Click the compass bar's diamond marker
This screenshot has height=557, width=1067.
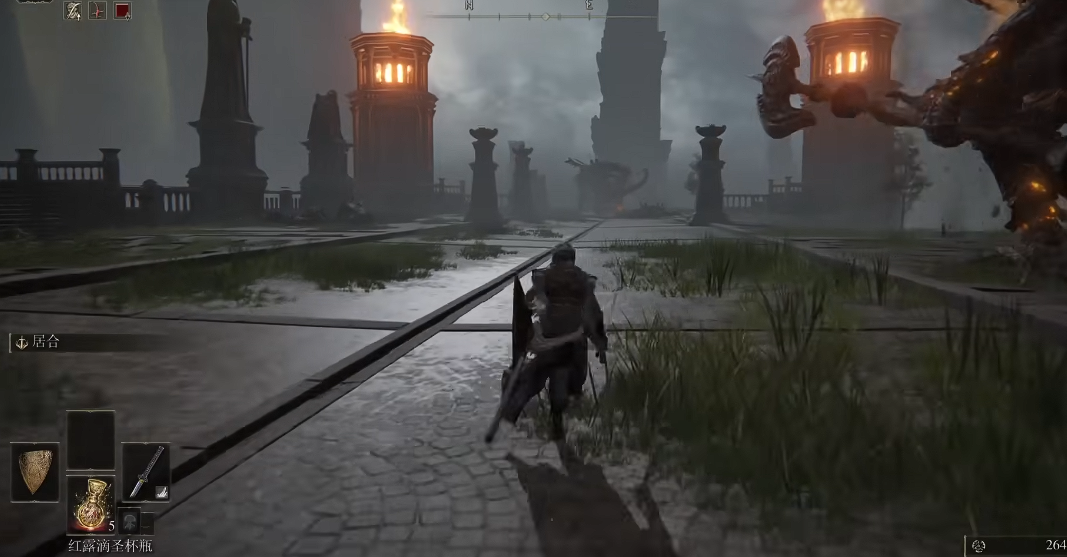click(546, 16)
